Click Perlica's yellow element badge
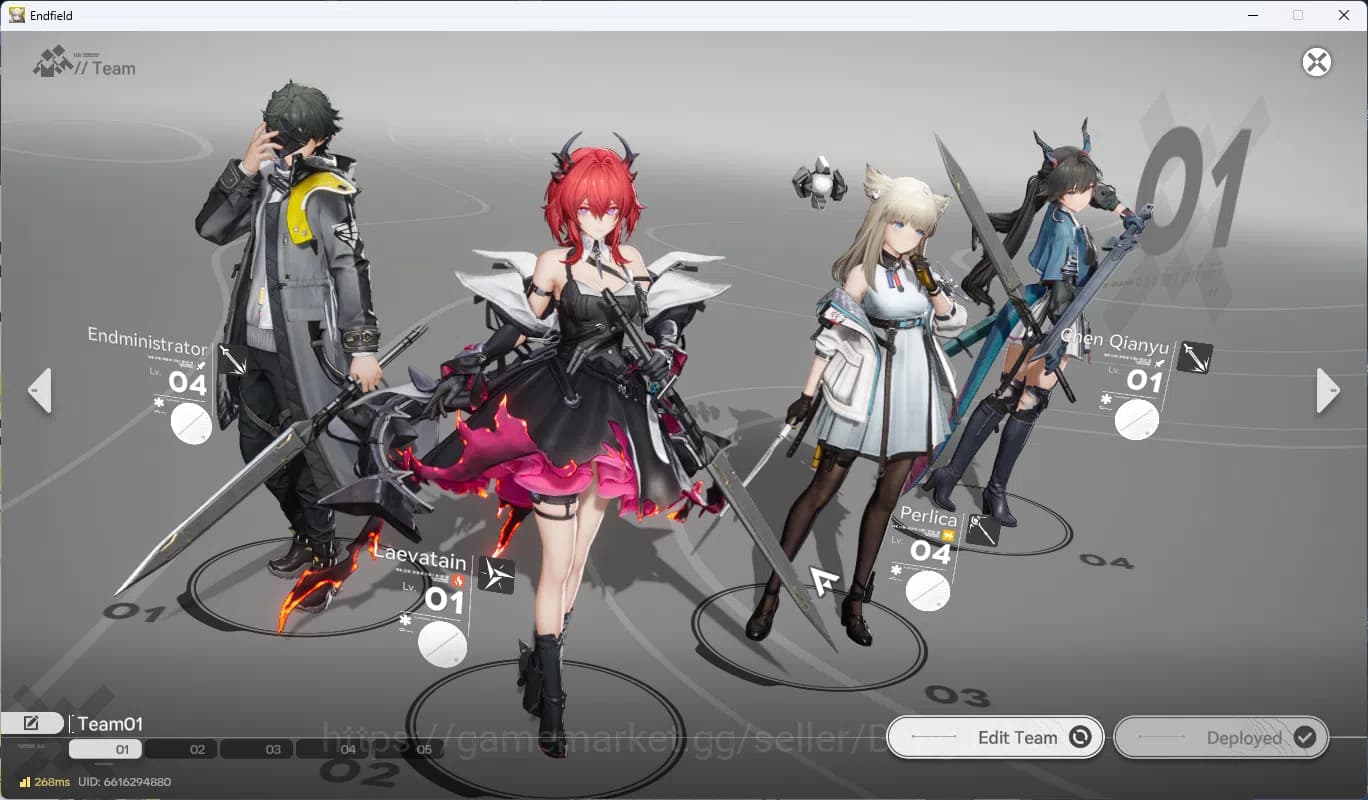1368x800 pixels. pos(949,534)
